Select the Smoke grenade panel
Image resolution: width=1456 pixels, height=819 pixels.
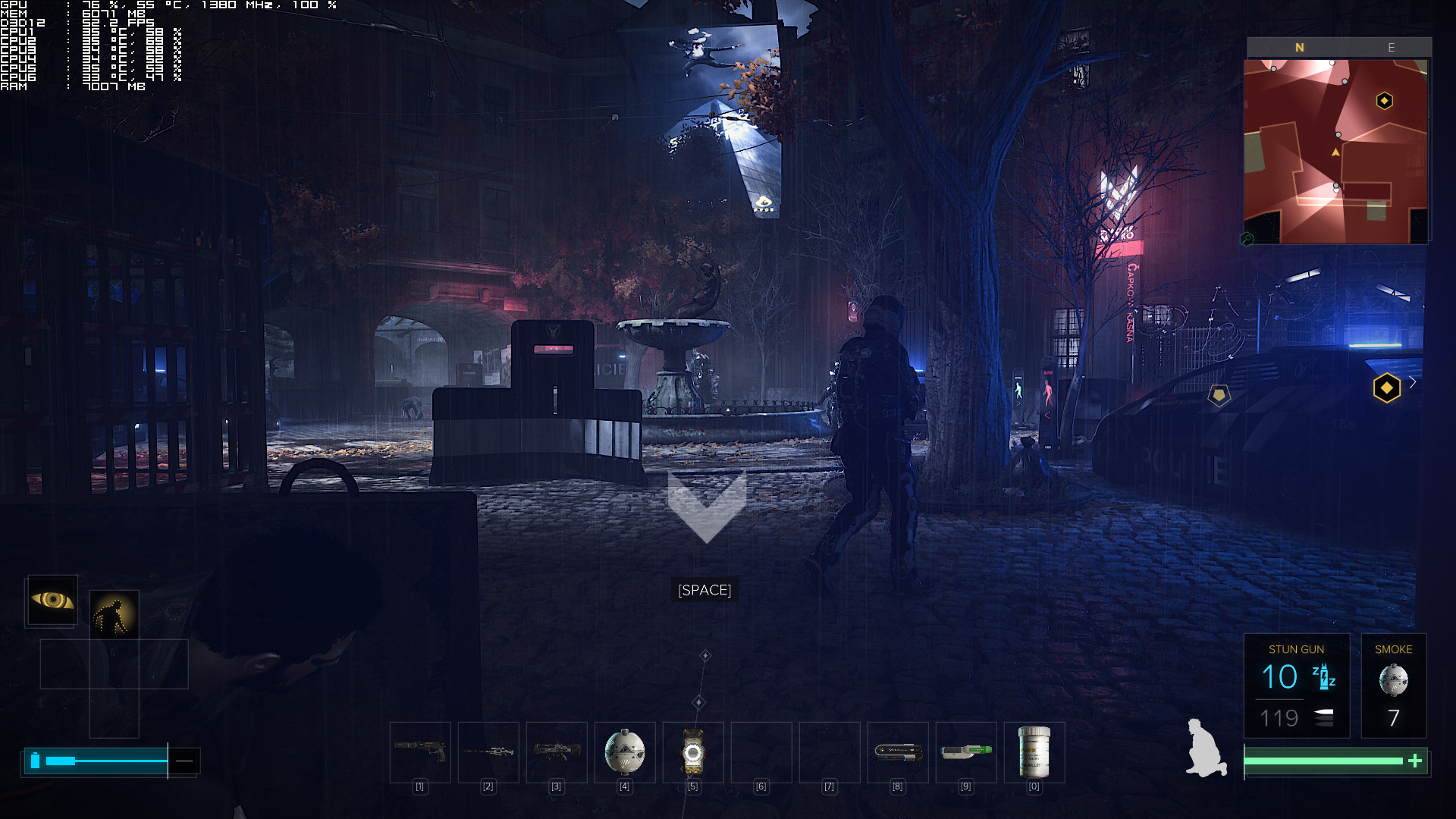pos(1393,686)
